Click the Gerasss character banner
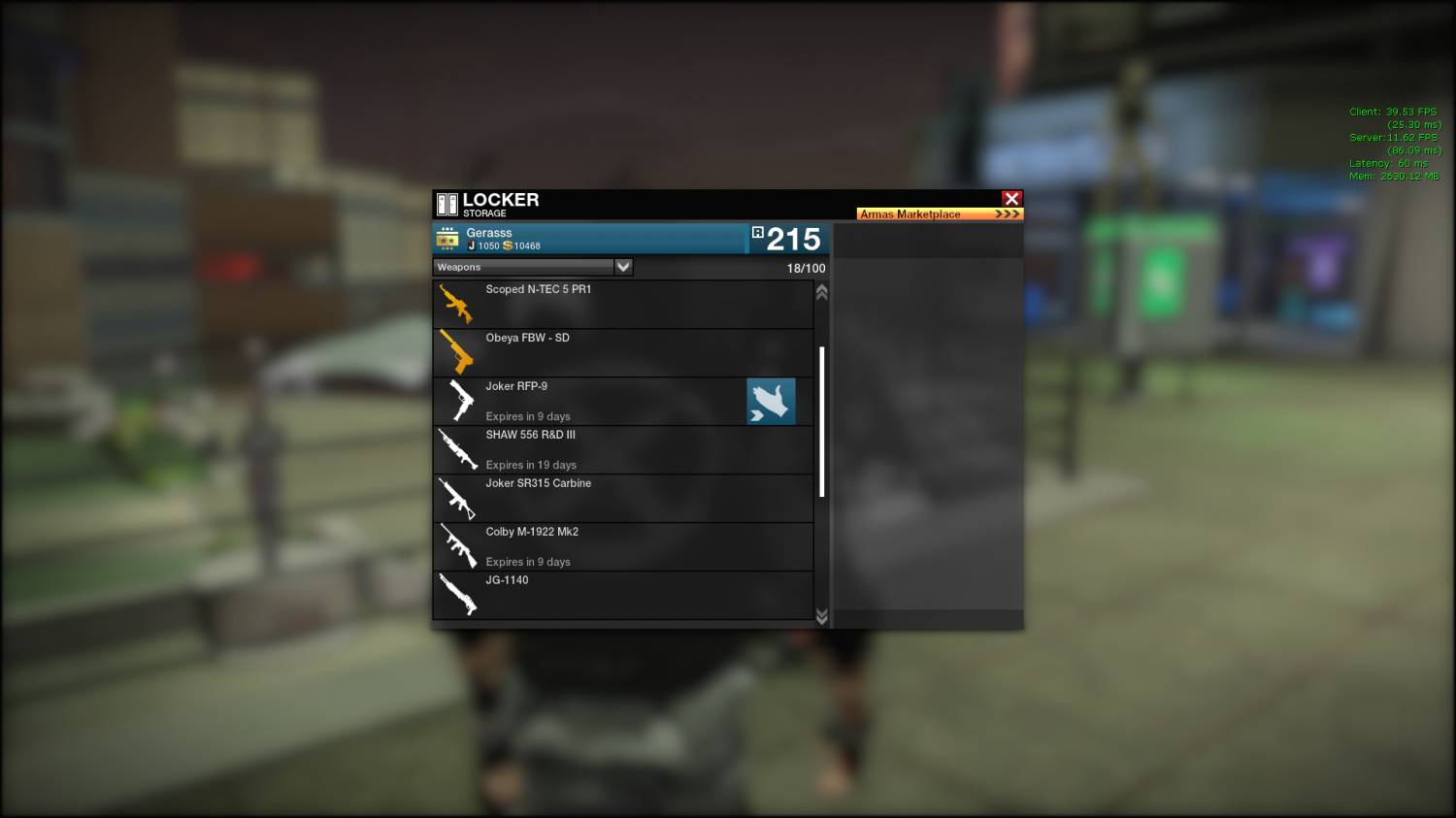The image size is (1456, 818). [x=589, y=239]
